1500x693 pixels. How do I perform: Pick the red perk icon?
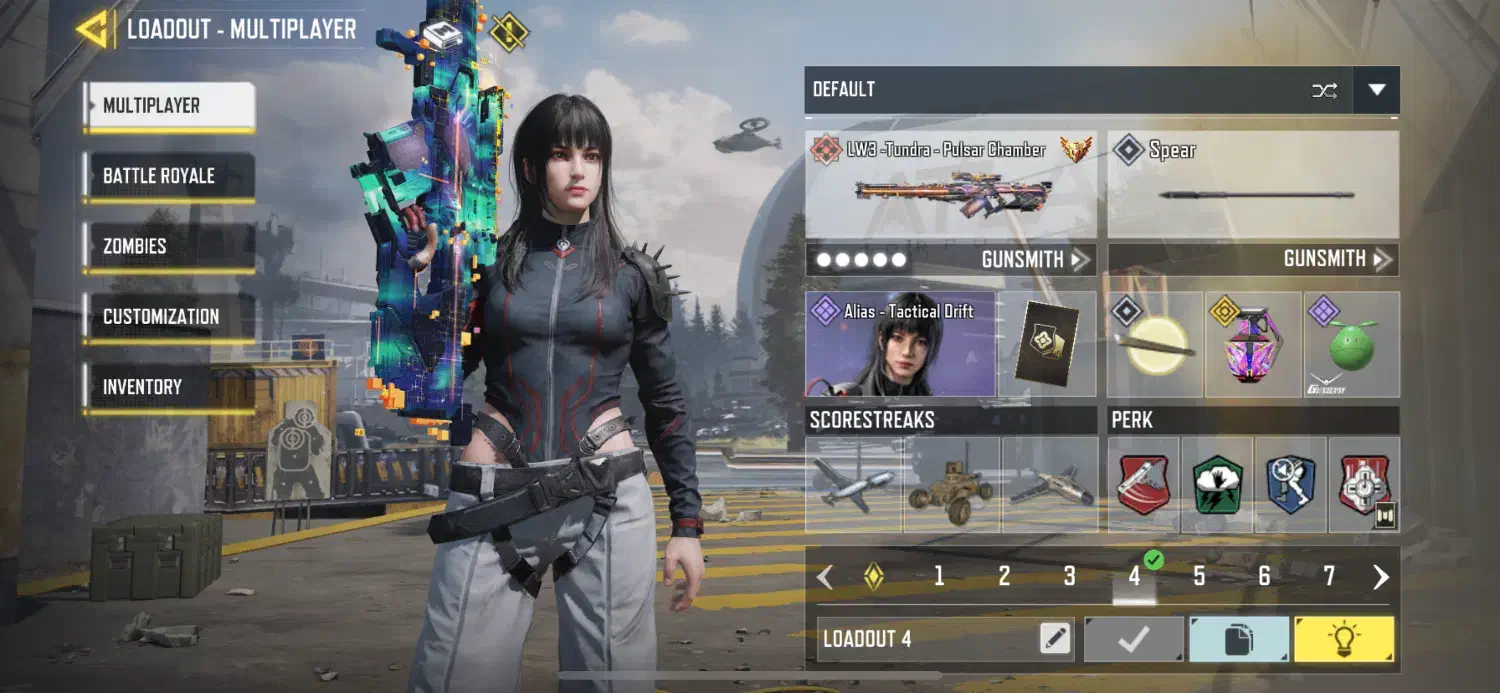[x=1144, y=485]
